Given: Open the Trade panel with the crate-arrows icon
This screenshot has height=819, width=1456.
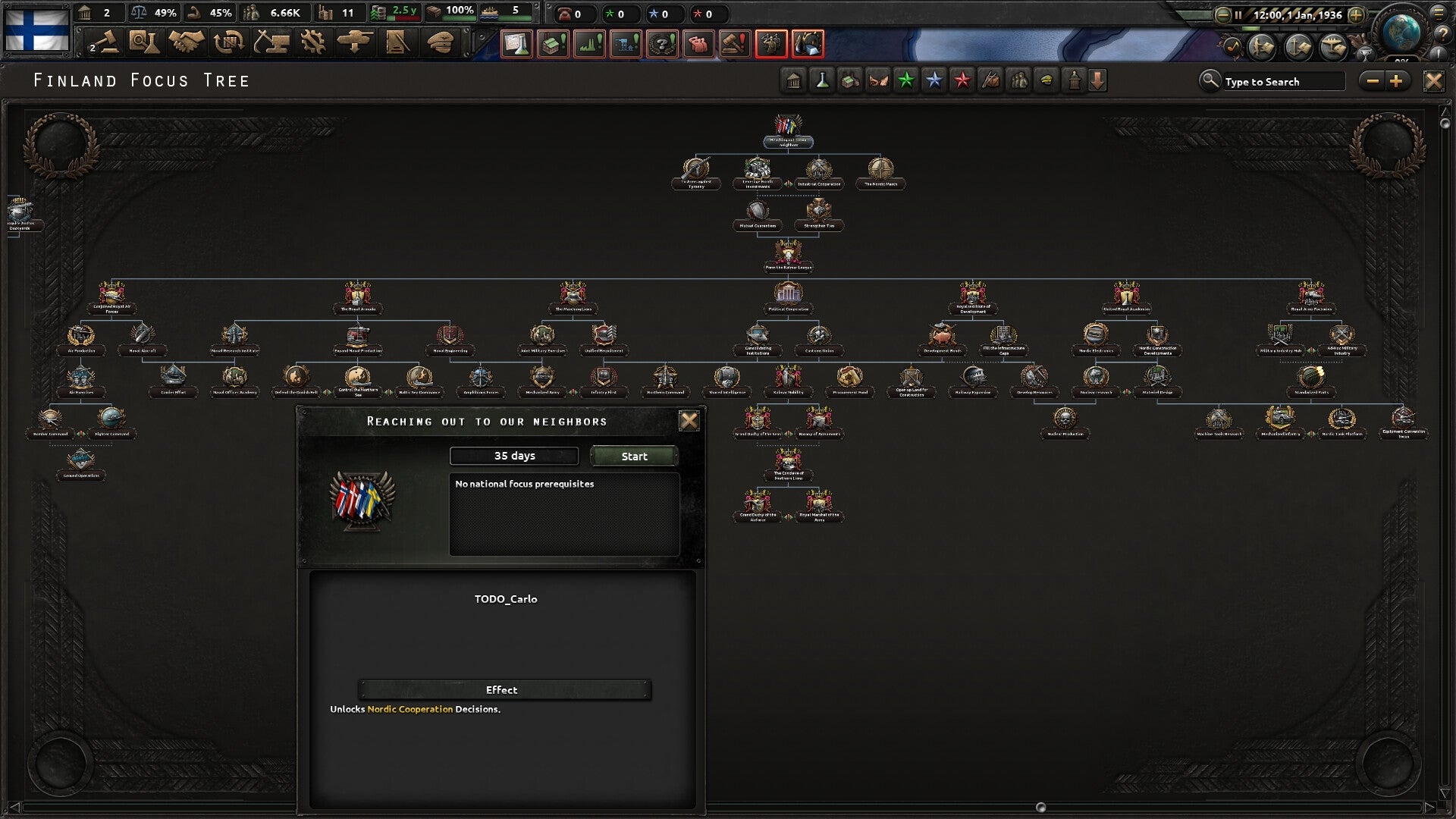Looking at the screenshot, I should (230, 43).
